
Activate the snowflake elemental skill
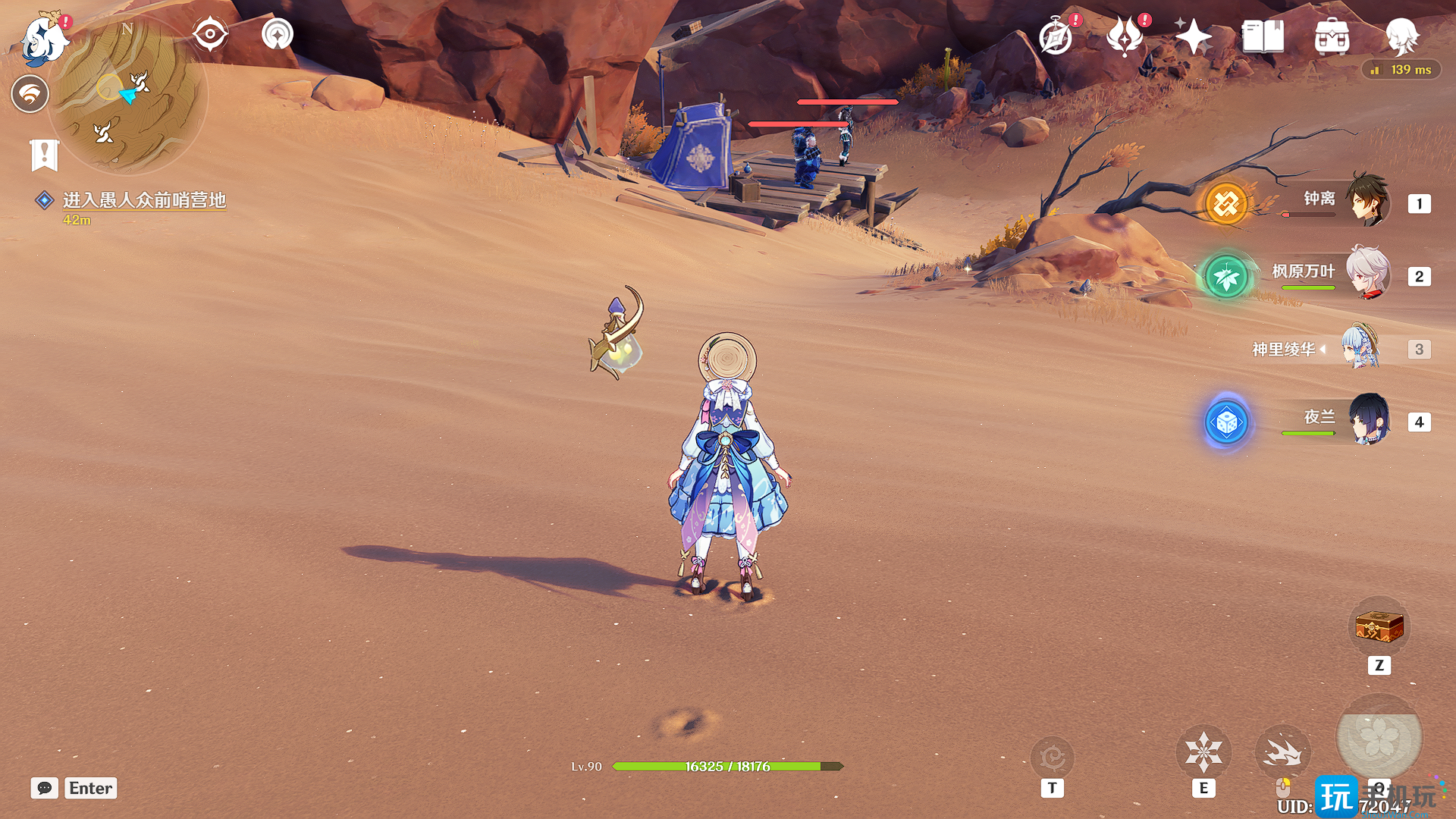[x=1203, y=752]
